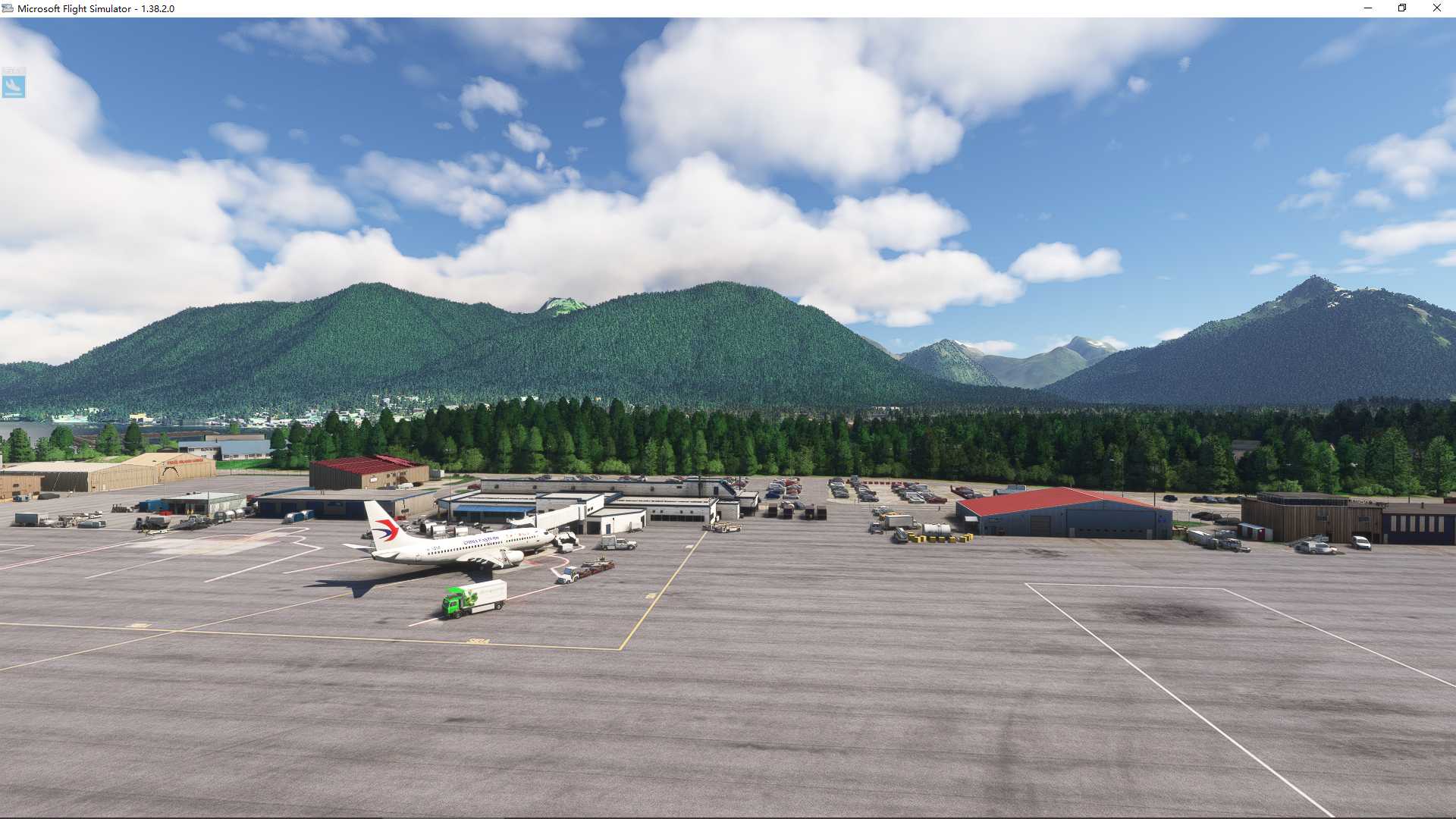Close the Microsoft Flight Simulator window
Viewport: 1456px width, 819px height.
(x=1436, y=8)
